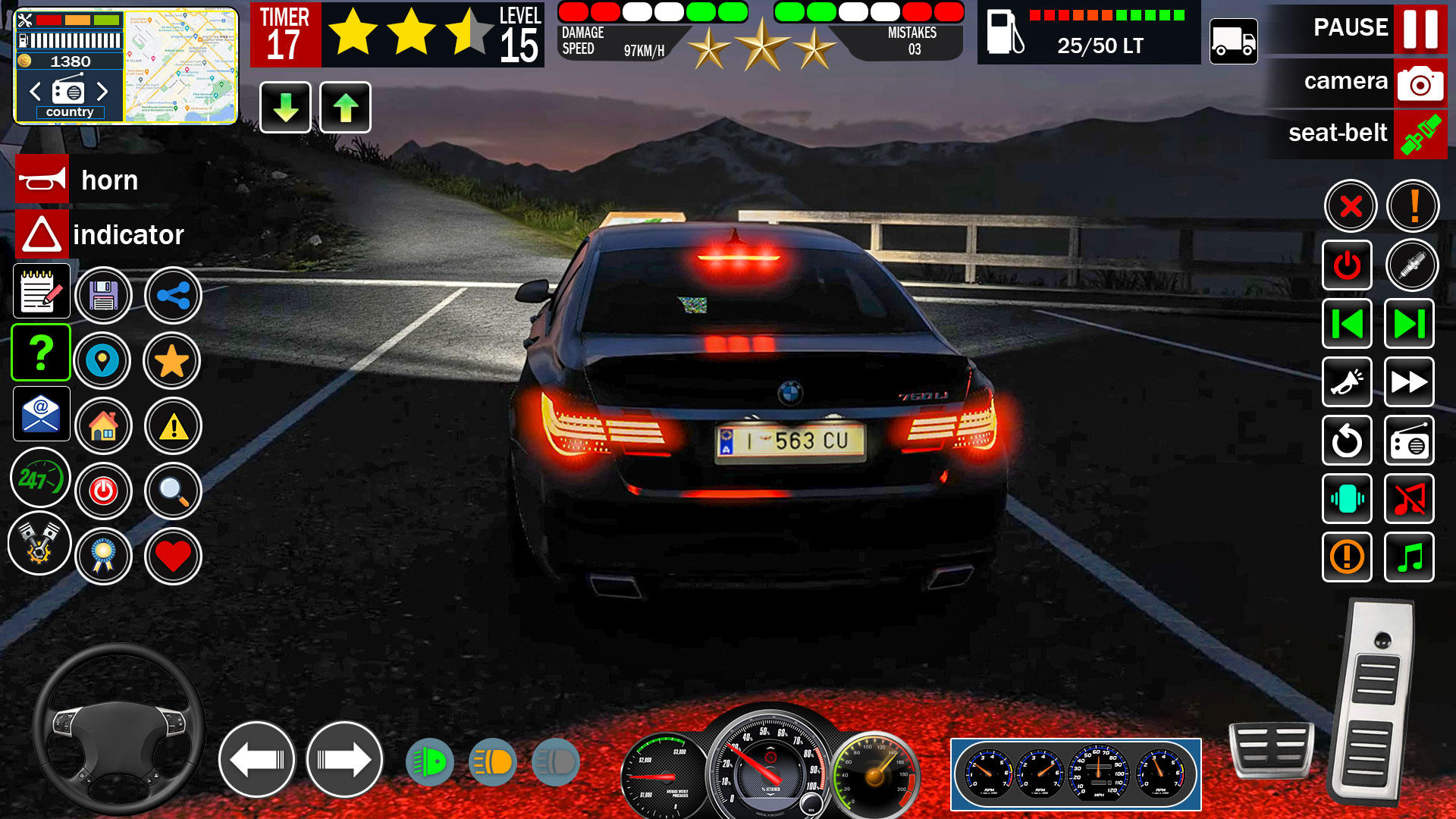The height and width of the screenshot is (819, 1456).
Task: Shift gear down with the yellow arrow
Action: pos(285,108)
